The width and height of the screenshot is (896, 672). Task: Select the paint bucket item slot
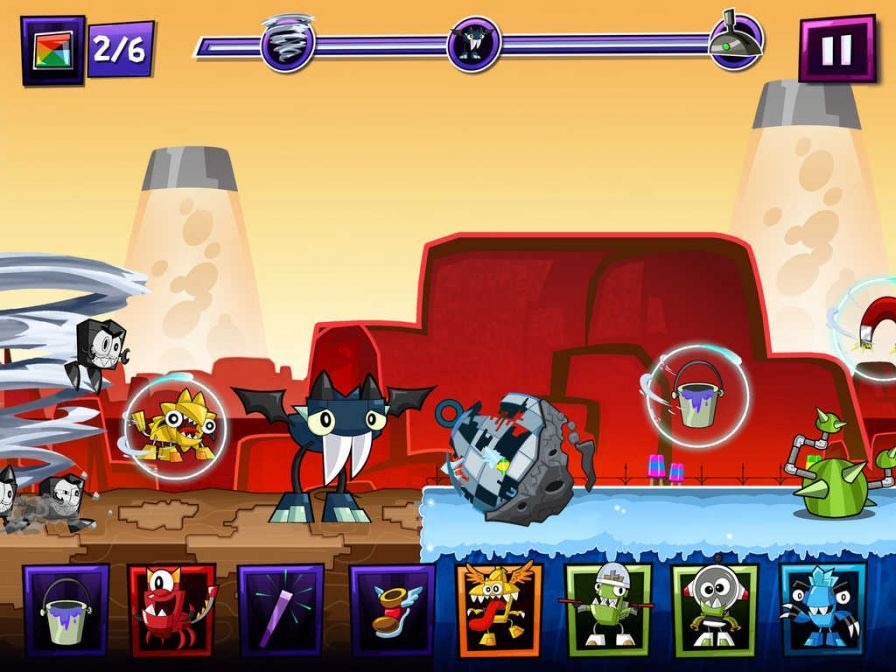click(x=66, y=610)
